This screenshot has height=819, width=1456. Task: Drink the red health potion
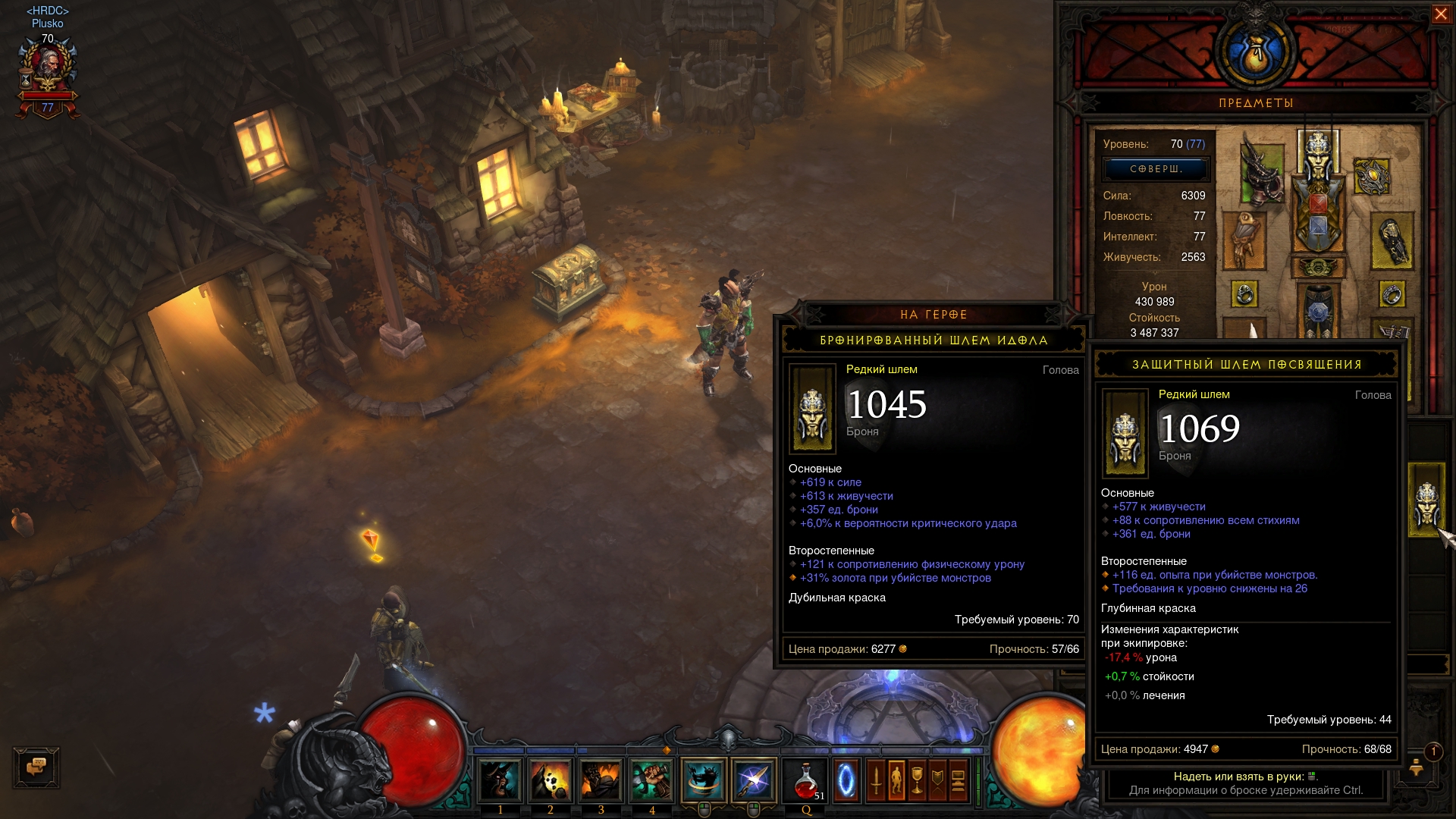[806, 780]
